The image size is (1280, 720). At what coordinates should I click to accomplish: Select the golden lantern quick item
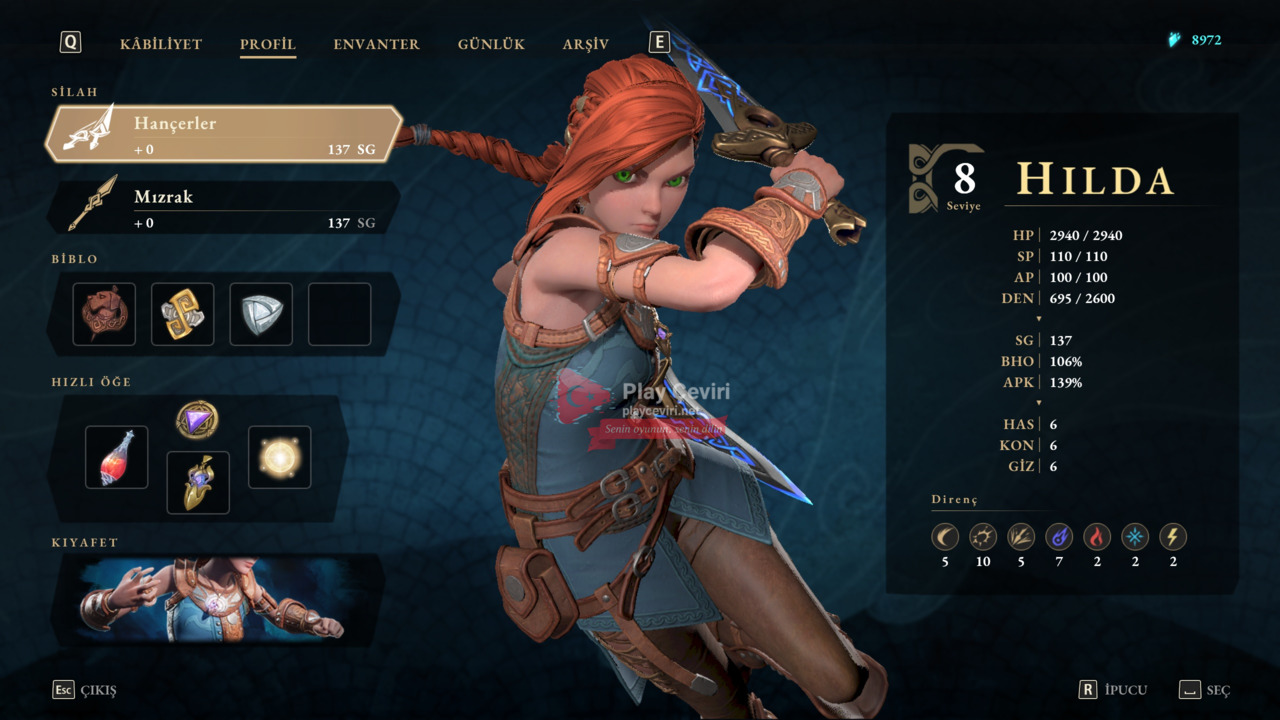point(197,482)
